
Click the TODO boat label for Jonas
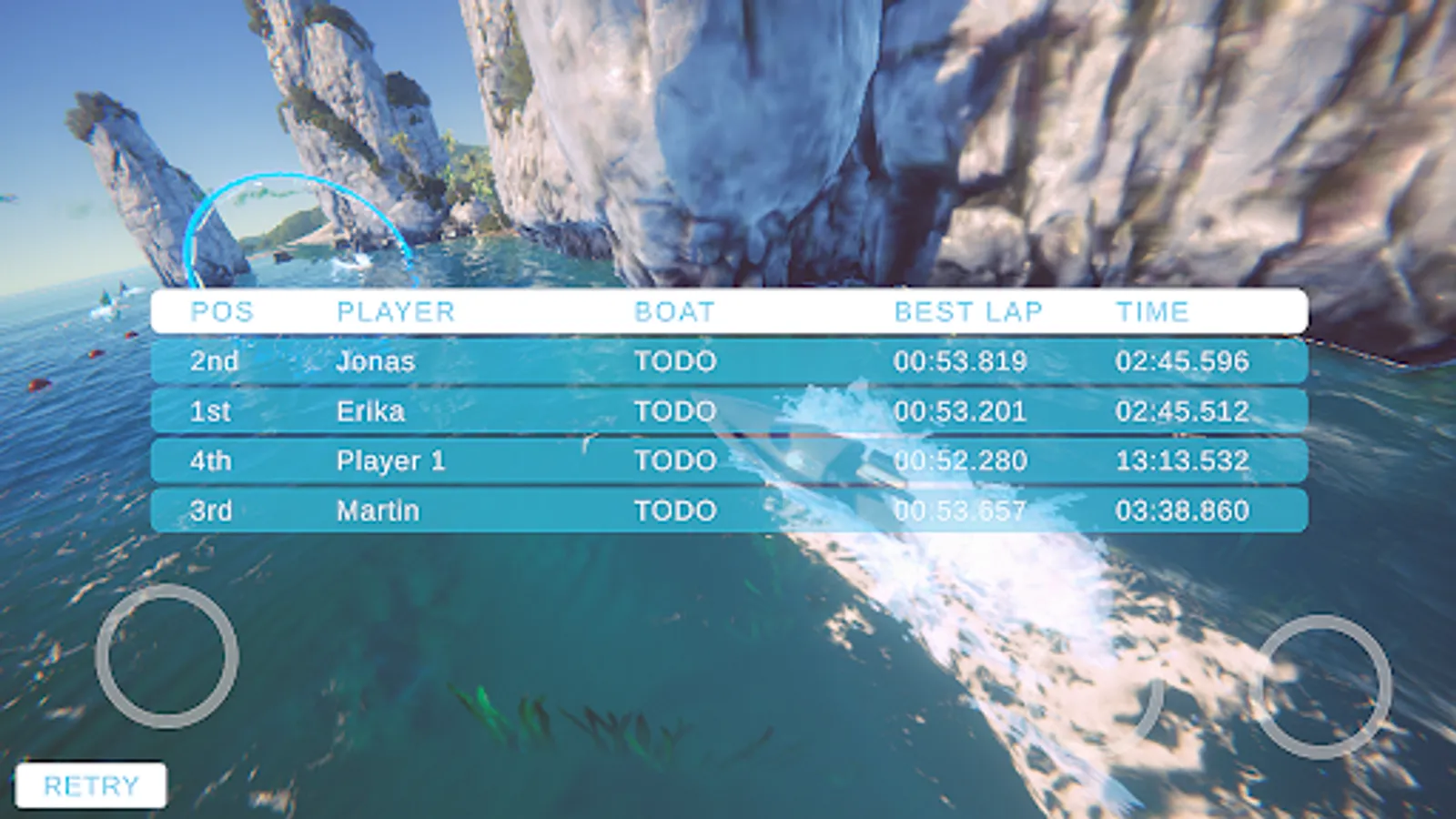tap(675, 360)
